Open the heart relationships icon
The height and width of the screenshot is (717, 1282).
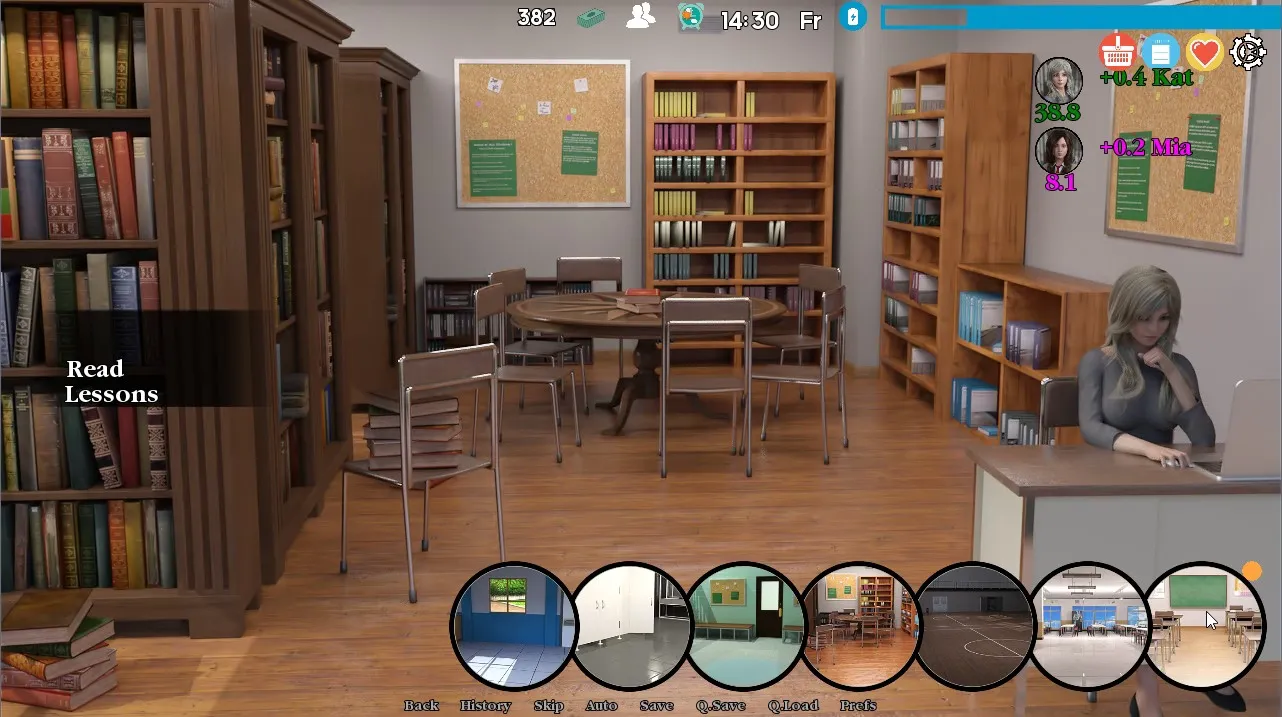(1205, 51)
